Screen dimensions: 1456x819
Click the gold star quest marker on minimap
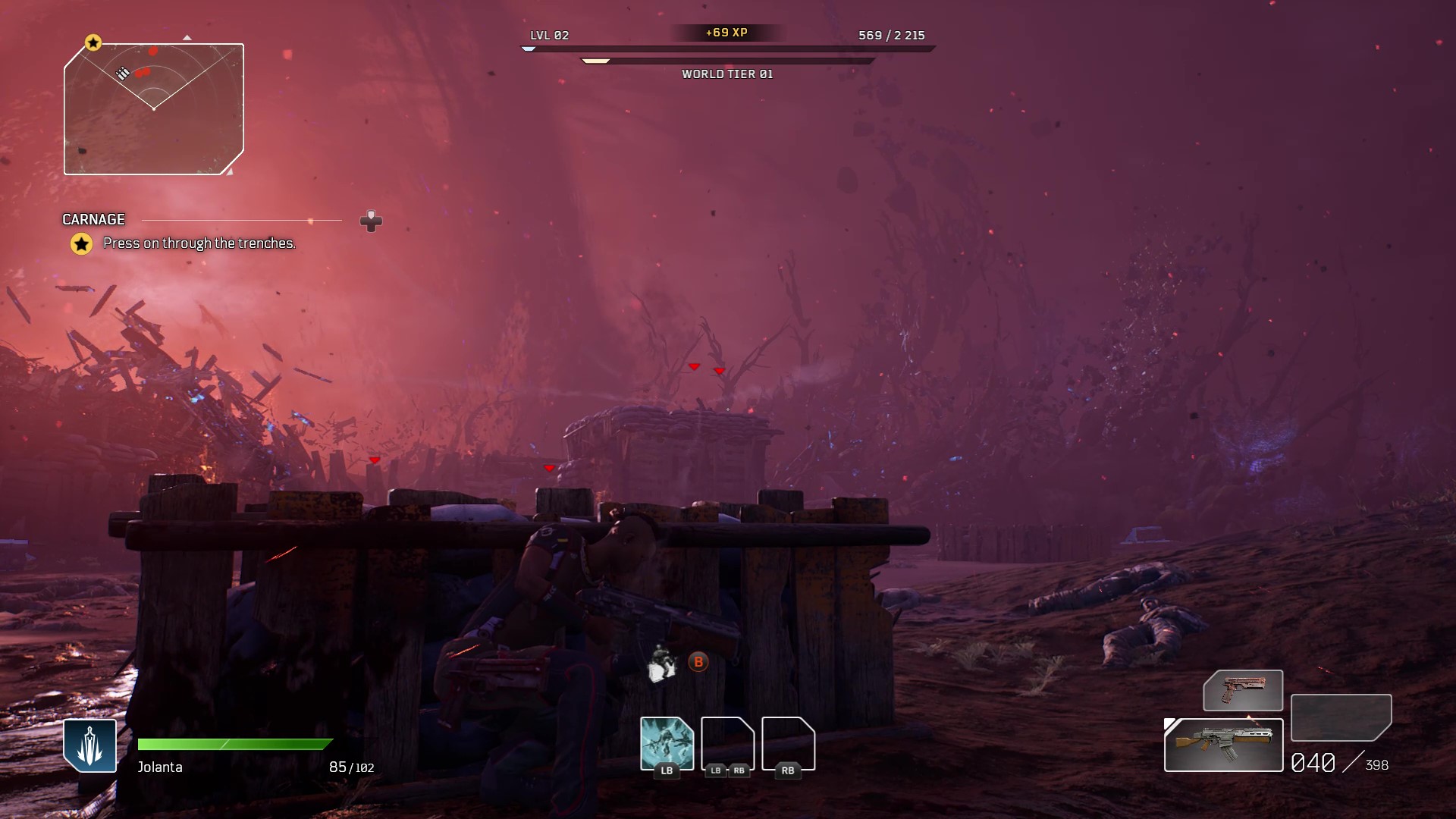click(93, 42)
